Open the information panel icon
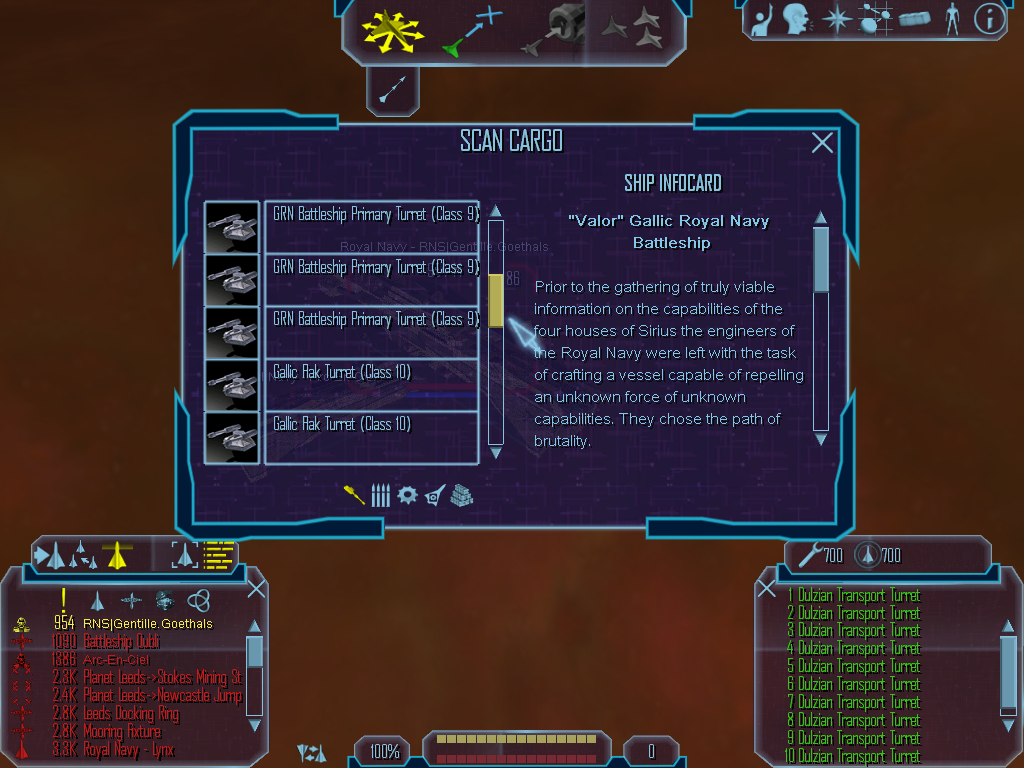This screenshot has width=1024, height=768. 988,18
